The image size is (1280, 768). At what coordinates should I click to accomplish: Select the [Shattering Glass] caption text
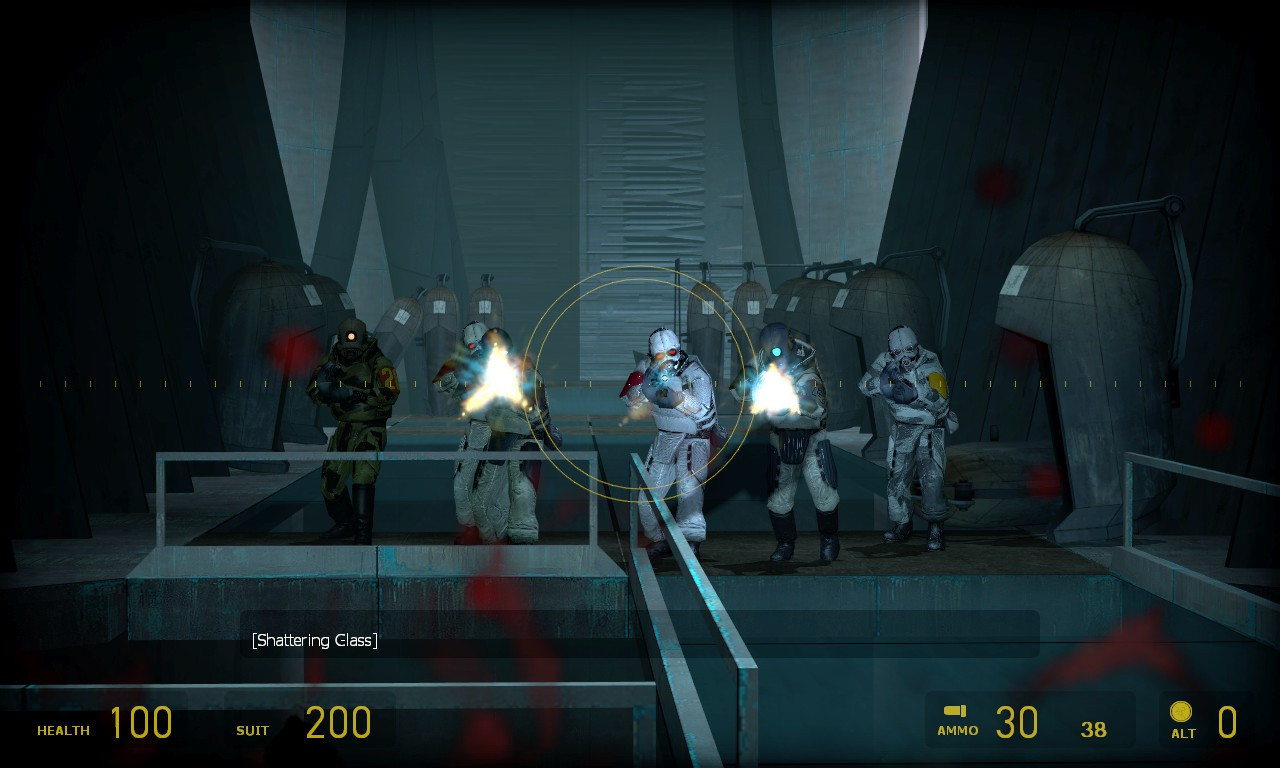tap(315, 639)
